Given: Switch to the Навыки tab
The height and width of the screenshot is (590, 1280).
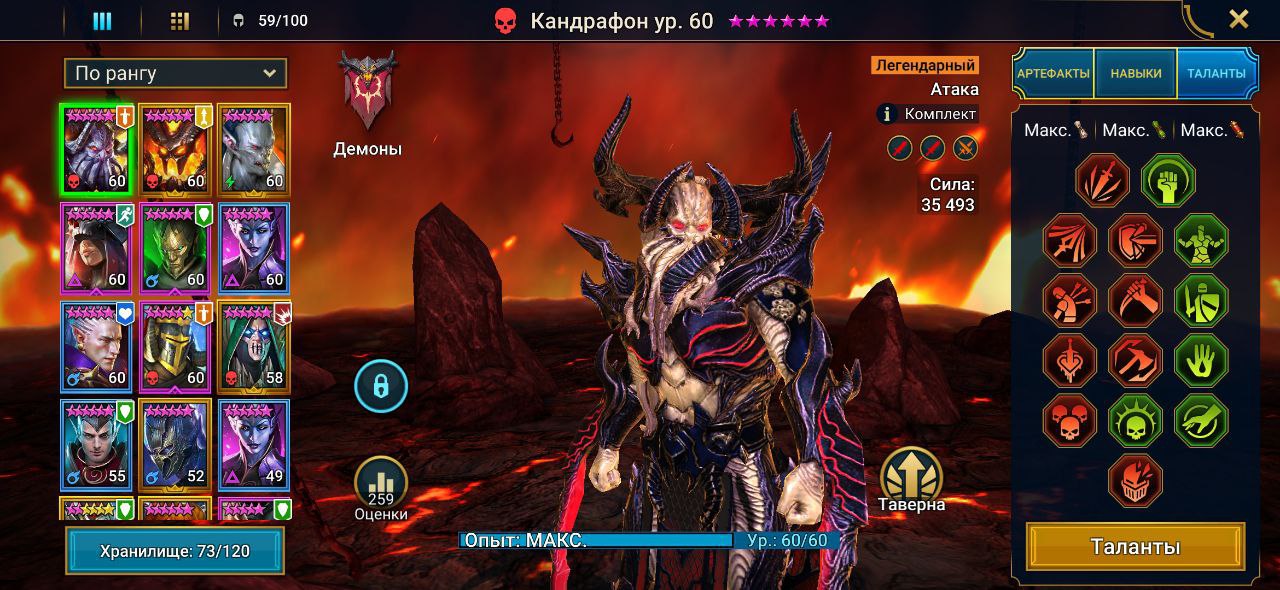Looking at the screenshot, I should pyautogui.click(x=1135, y=73).
